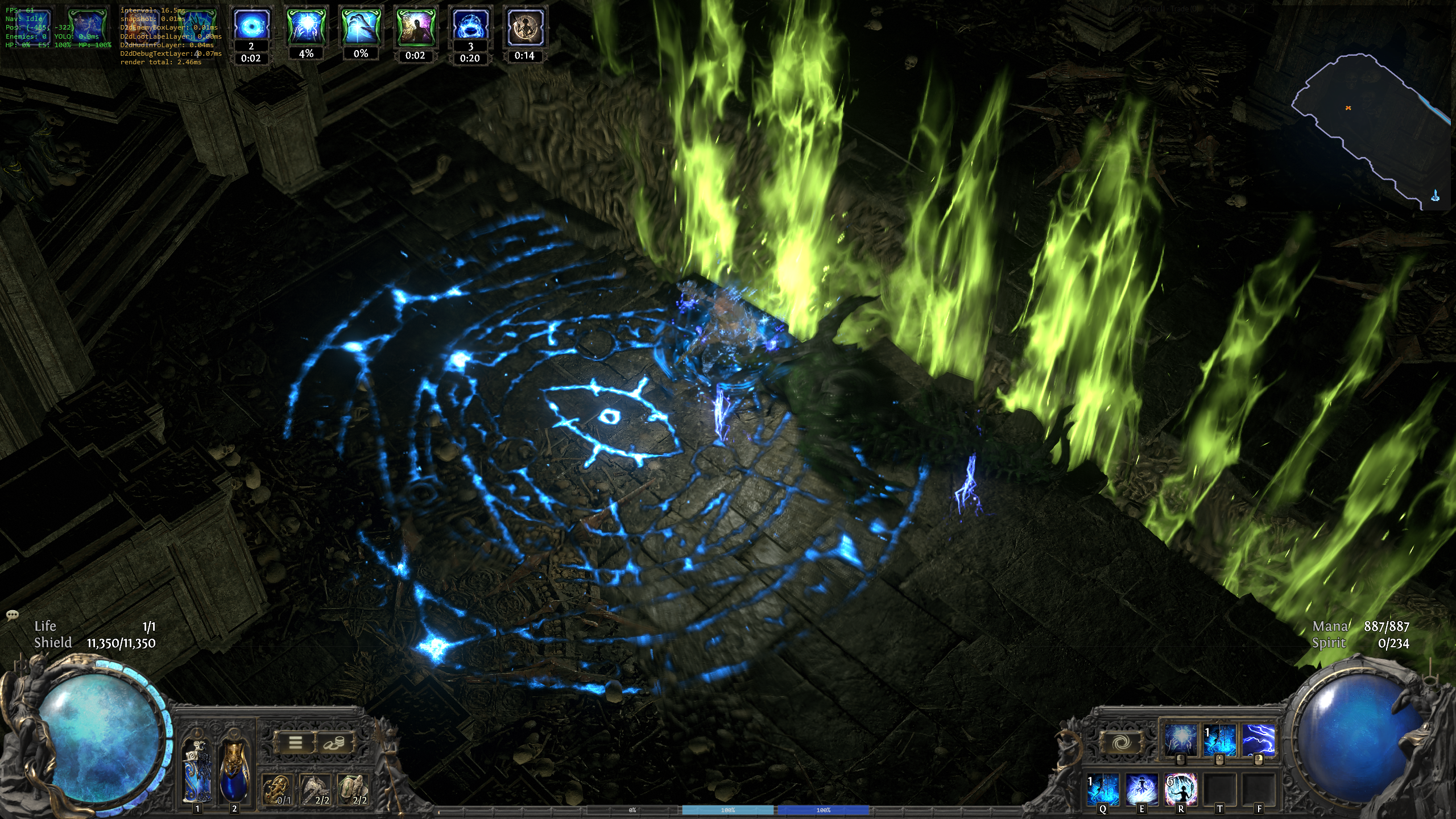Activate the skill bound to Q

coord(1103,789)
